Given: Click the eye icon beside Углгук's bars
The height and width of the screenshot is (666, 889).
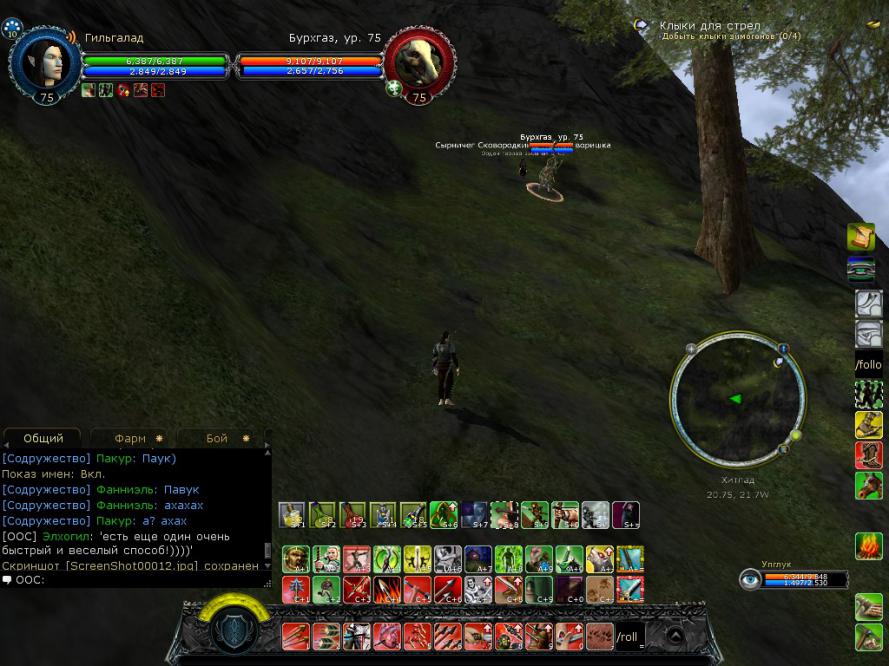Looking at the screenshot, I should 749,579.
